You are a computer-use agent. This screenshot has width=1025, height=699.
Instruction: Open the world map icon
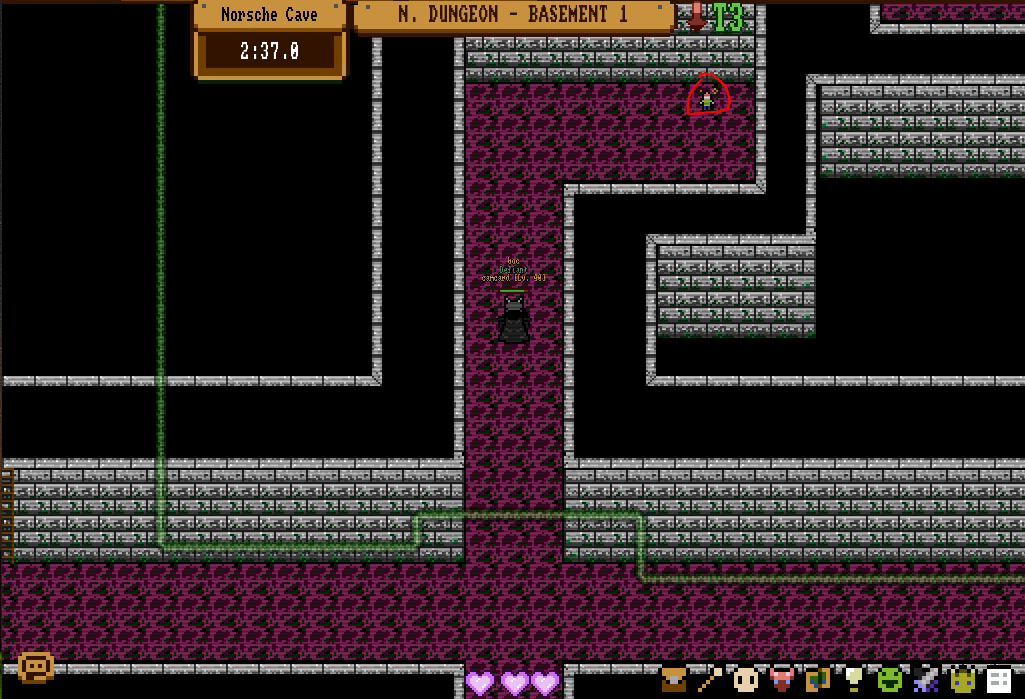818,680
